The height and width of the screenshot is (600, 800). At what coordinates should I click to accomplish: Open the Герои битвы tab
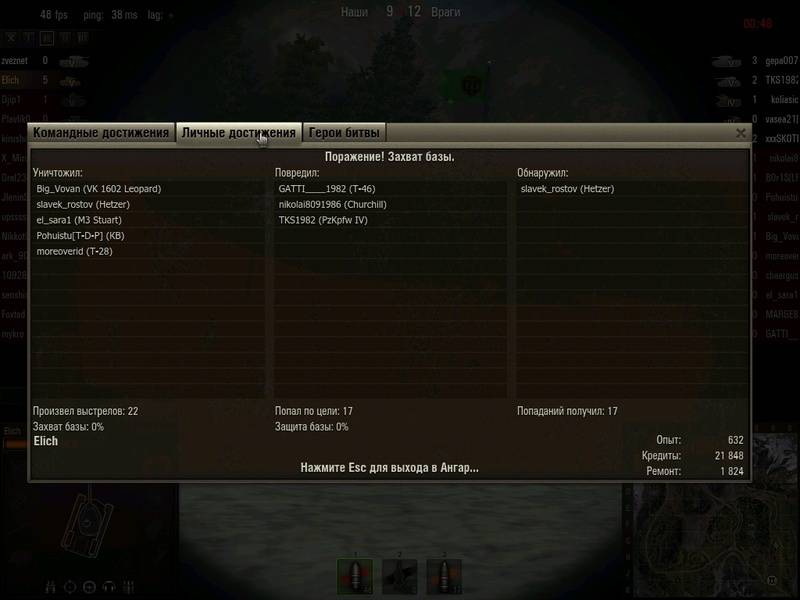point(345,133)
